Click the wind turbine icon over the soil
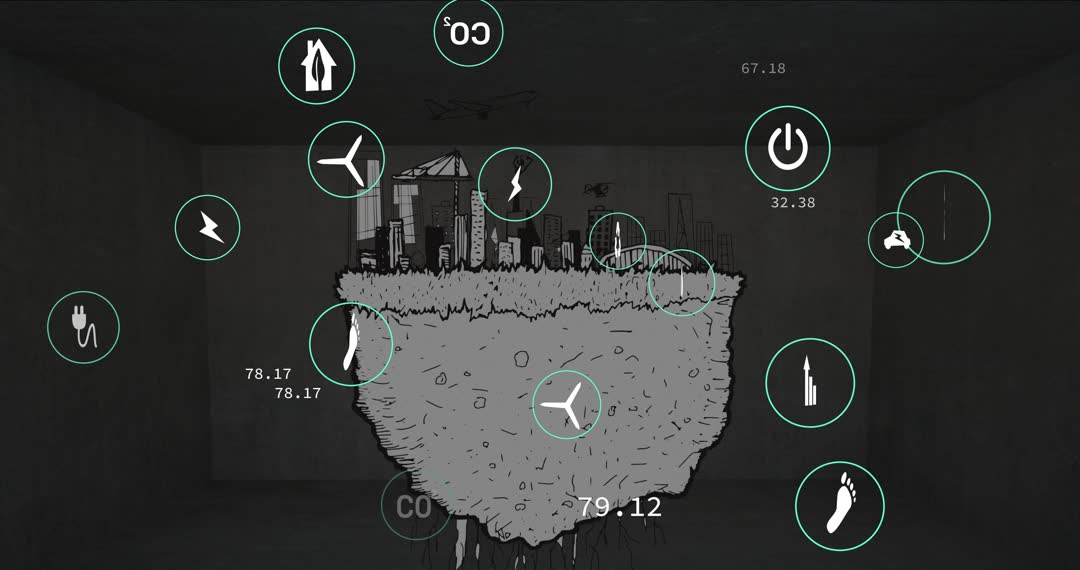The width and height of the screenshot is (1080, 570). [x=566, y=404]
